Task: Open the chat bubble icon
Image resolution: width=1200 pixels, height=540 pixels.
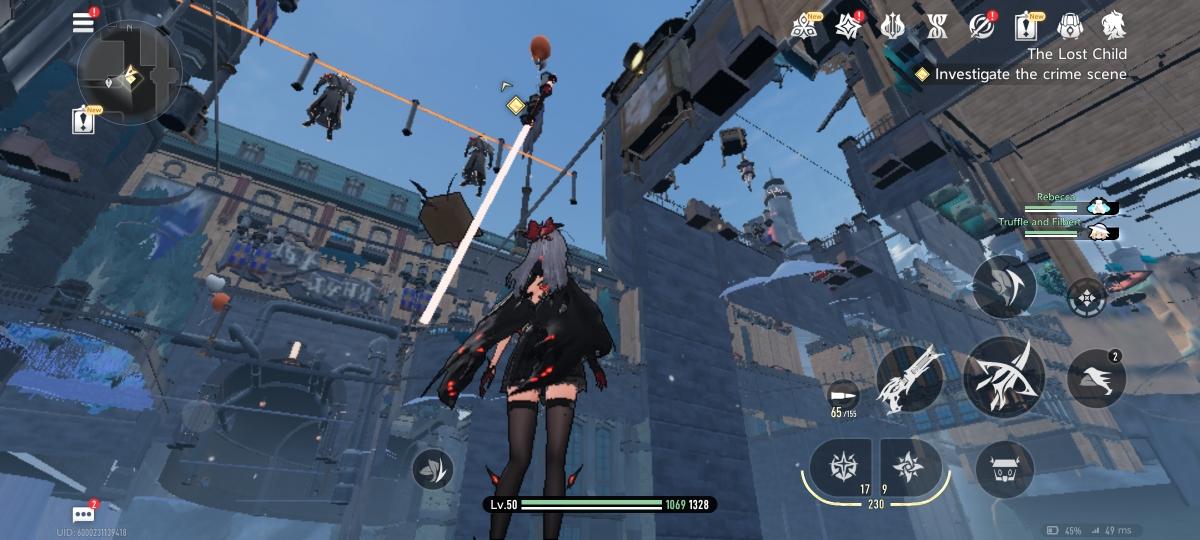Action: (83, 514)
